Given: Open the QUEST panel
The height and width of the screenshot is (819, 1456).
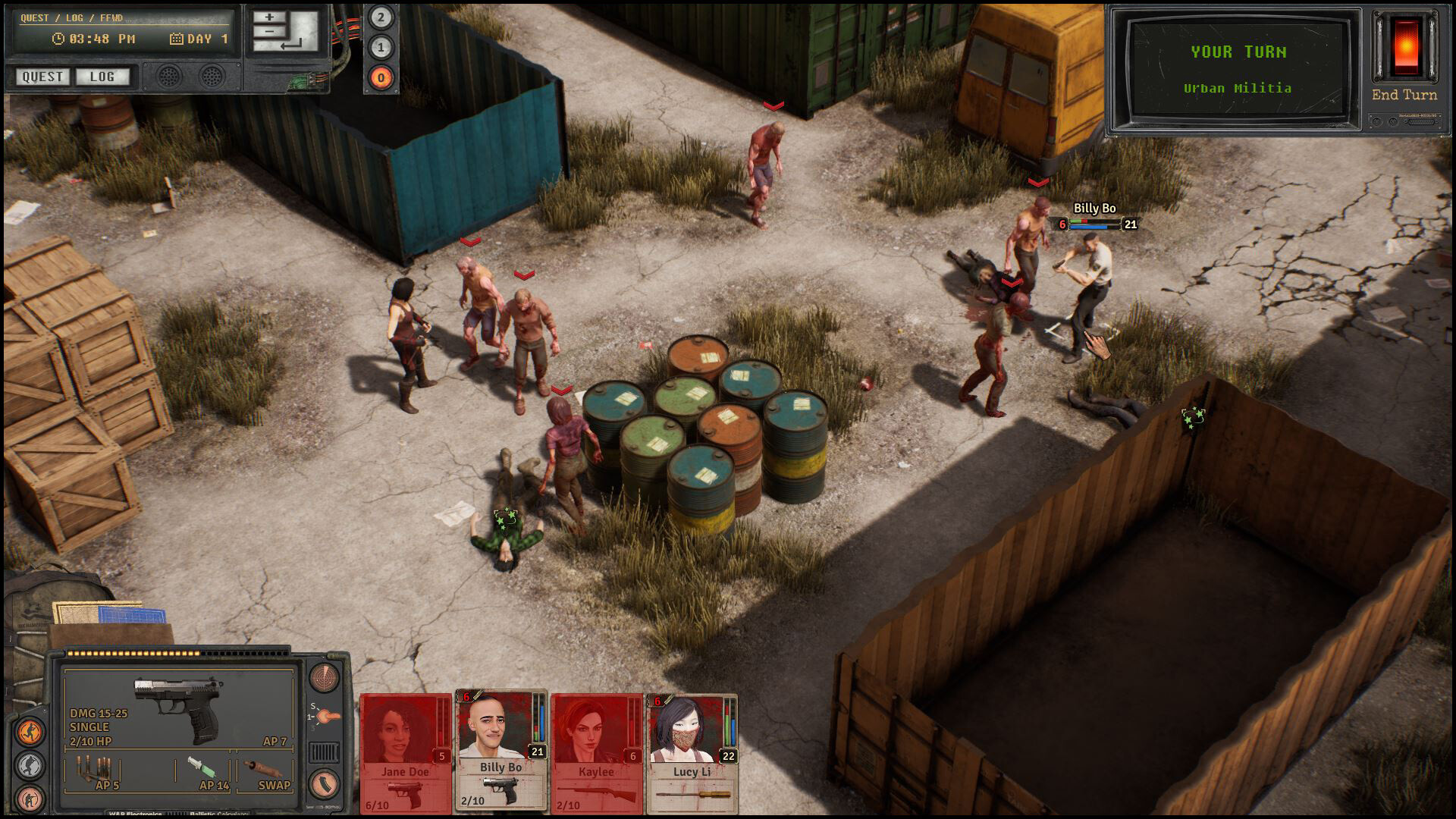Looking at the screenshot, I should coord(42,77).
